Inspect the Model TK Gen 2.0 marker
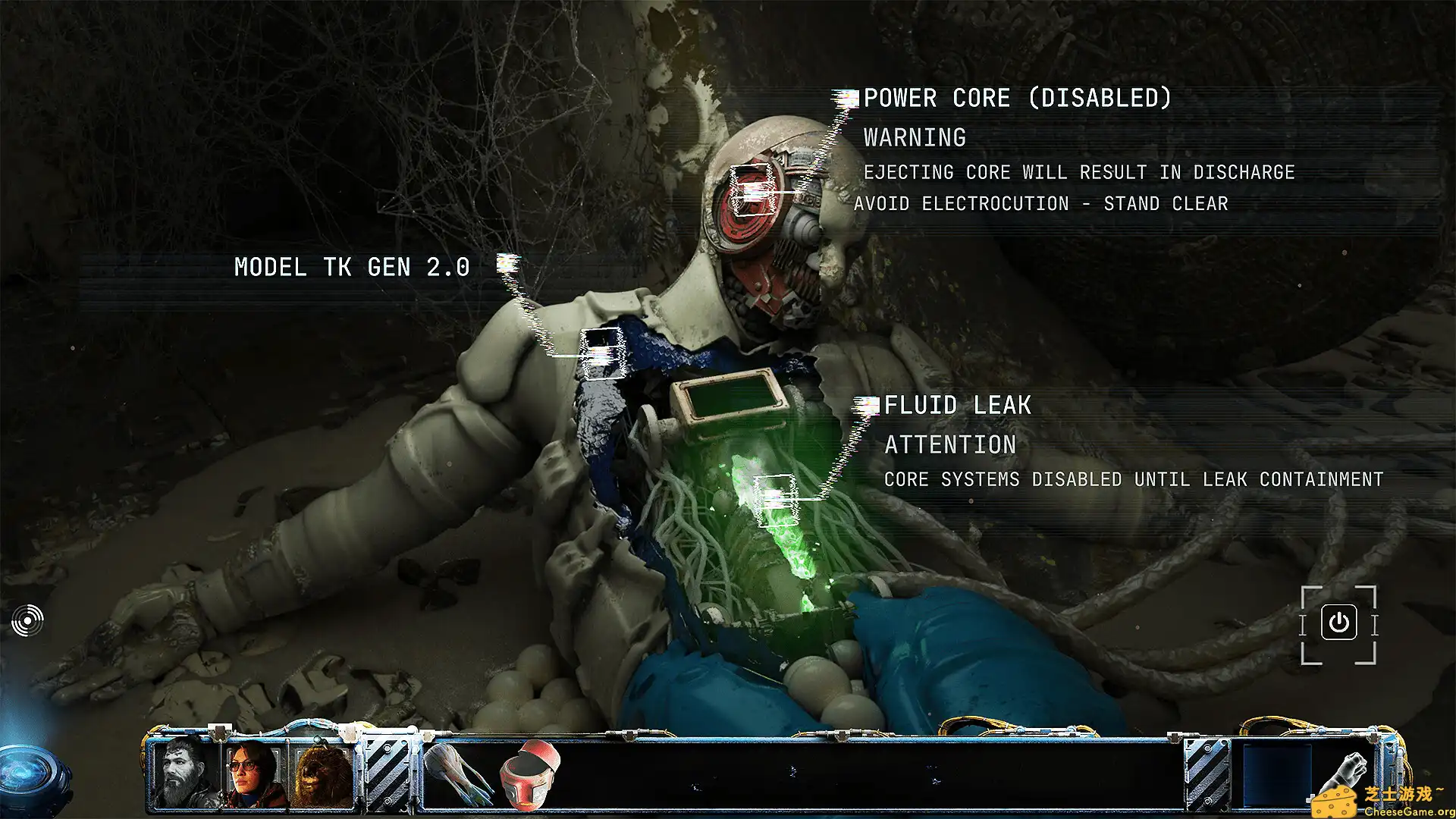This screenshot has width=1456, height=819. pos(603,353)
